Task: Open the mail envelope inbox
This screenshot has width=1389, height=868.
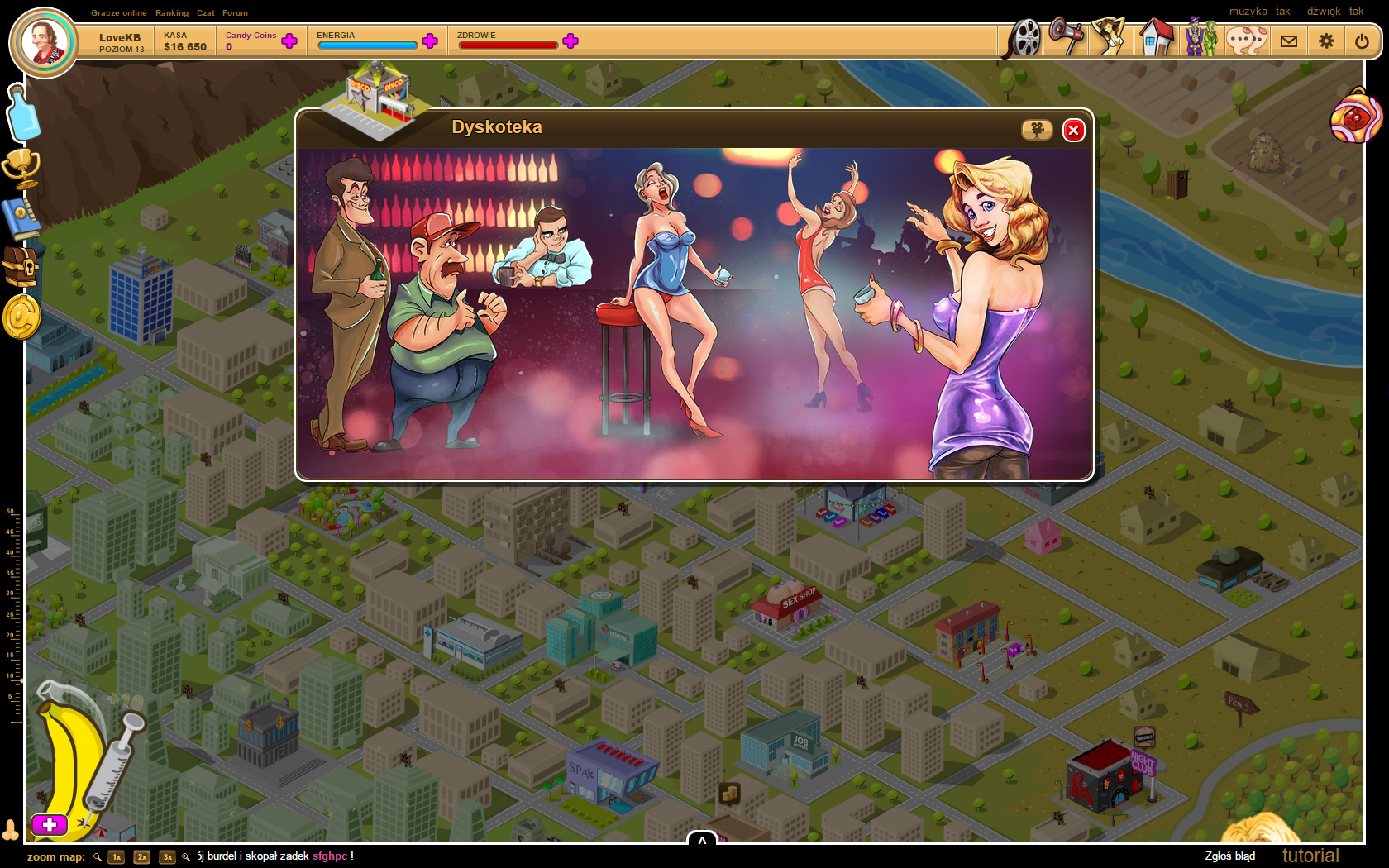Action: pyautogui.click(x=1289, y=41)
